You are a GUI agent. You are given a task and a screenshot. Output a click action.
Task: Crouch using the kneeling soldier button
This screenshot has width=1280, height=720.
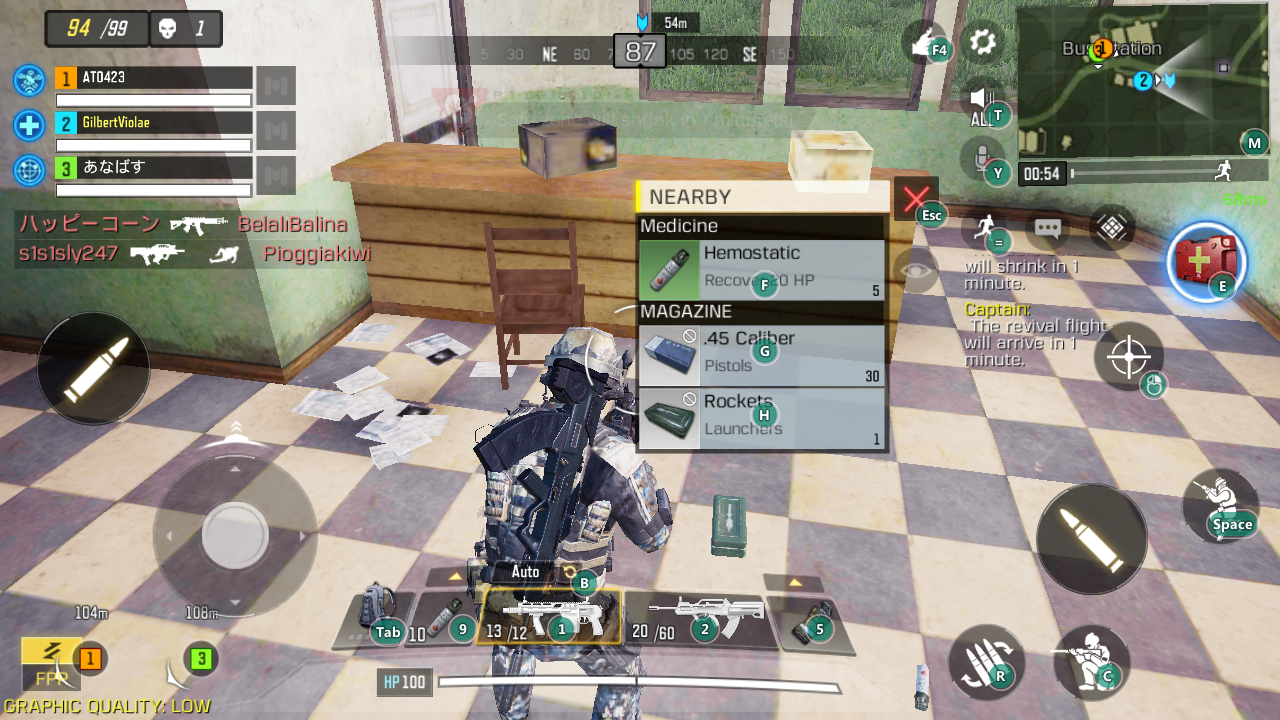point(1091,660)
